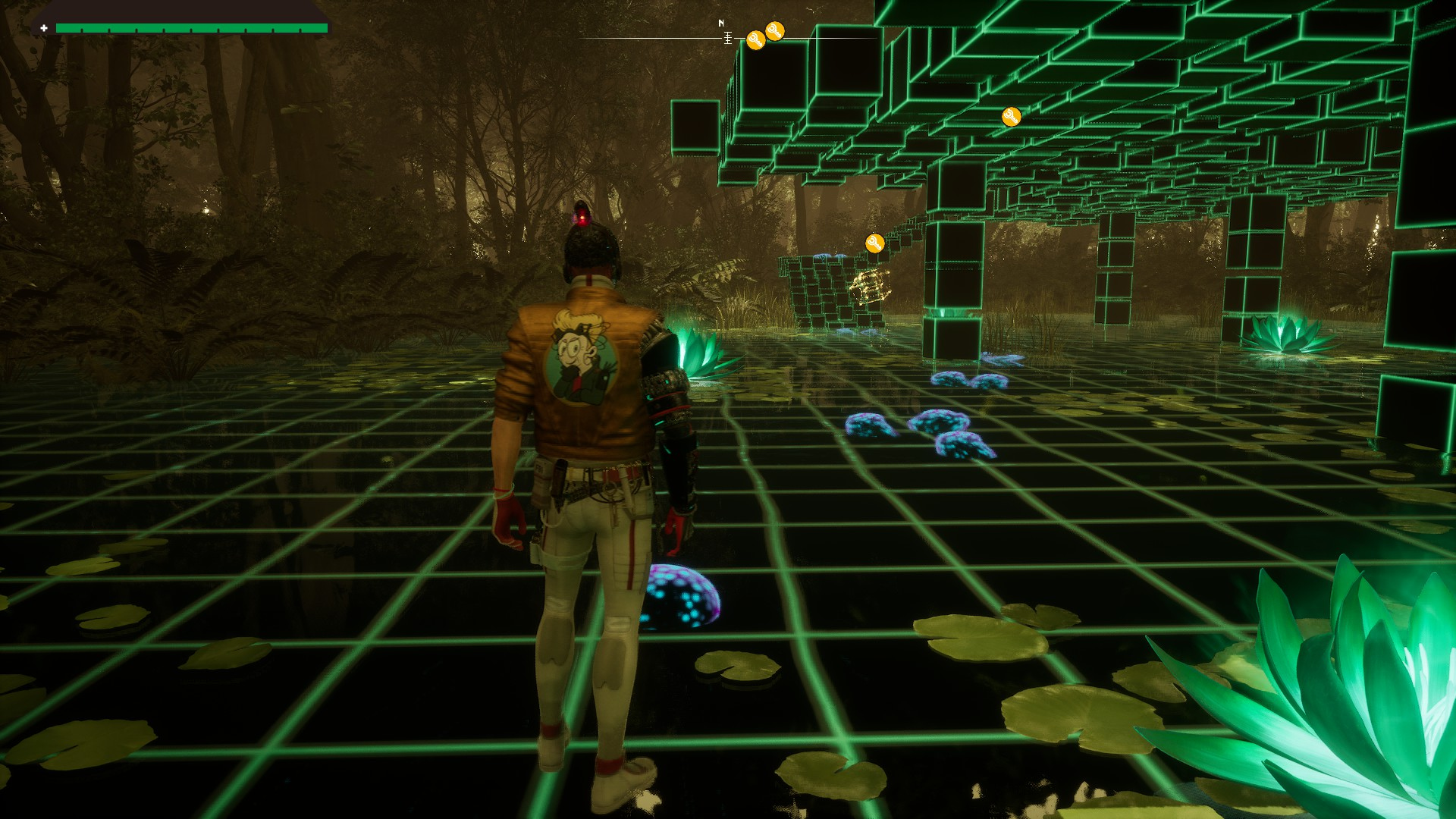Click the key marker beside the compass tick
The height and width of the screenshot is (819, 1456).
(x=755, y=40)
